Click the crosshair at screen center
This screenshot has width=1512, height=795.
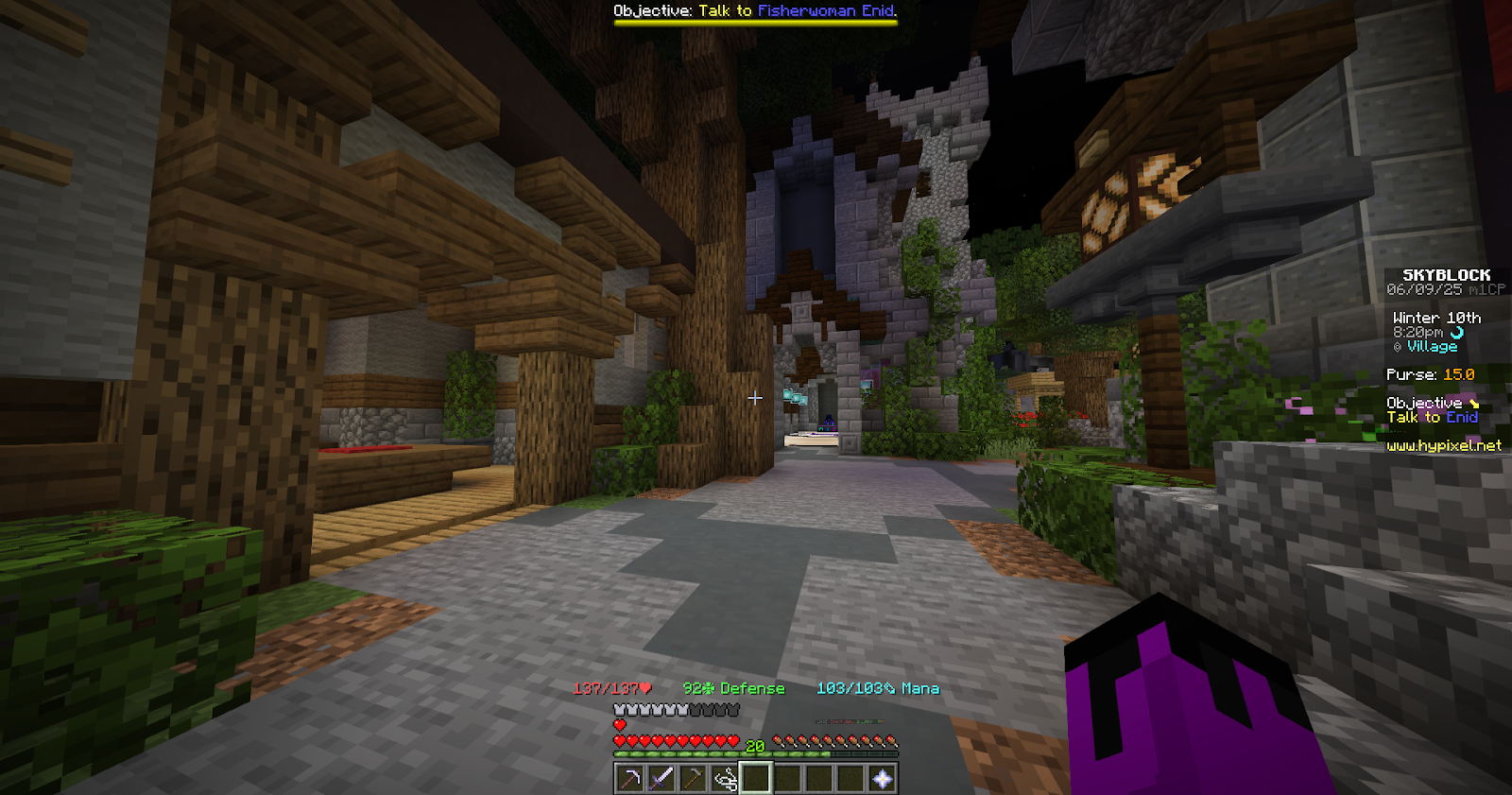(754, 399)
